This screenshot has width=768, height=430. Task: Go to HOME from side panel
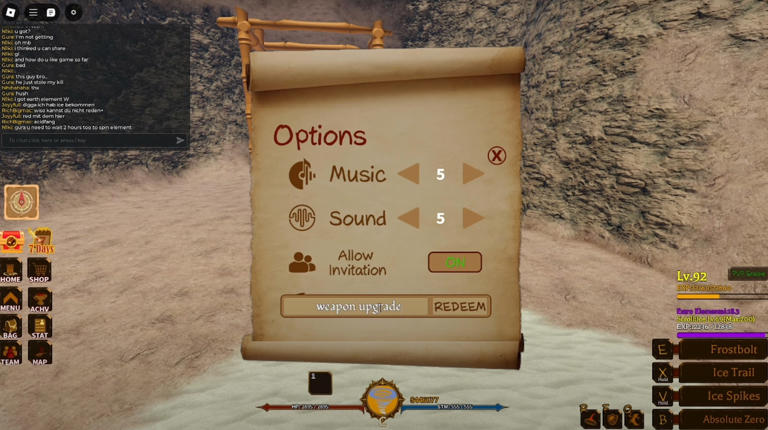(x=11, y=271)
